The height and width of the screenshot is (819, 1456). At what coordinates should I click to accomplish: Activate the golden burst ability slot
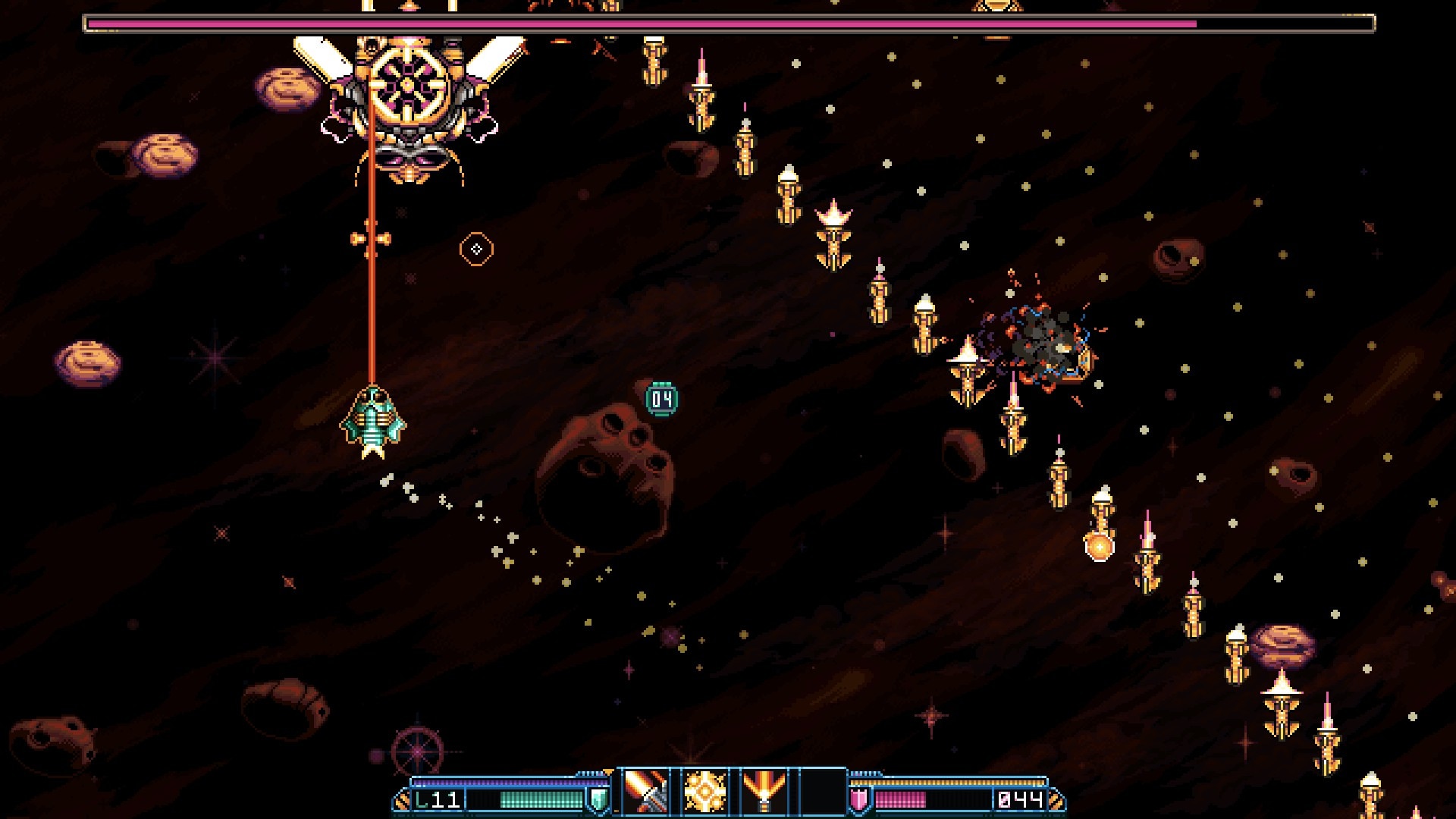704,792
